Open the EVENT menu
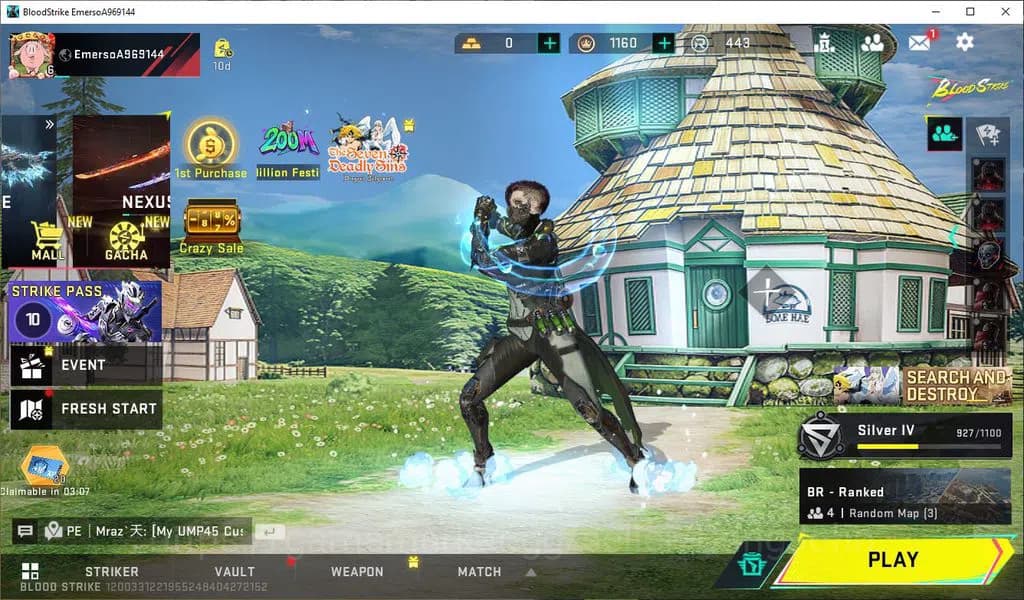Screen dimensions: 1024x600 84,365
